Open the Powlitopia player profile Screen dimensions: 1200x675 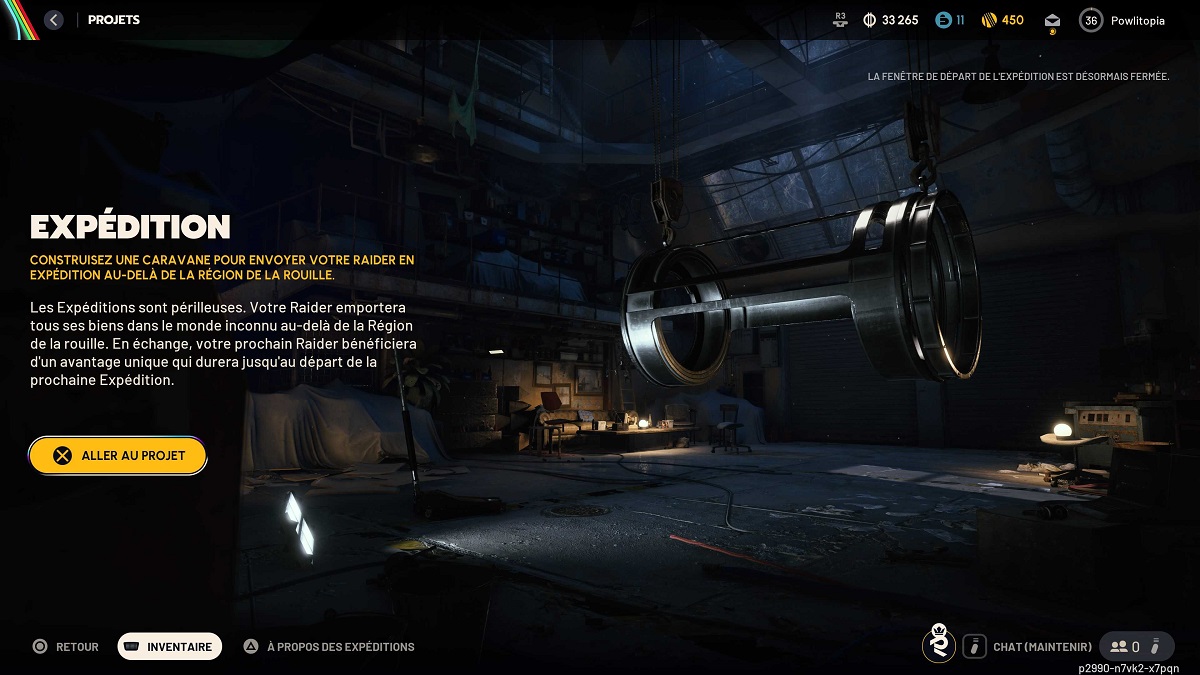pos(1122,20)
